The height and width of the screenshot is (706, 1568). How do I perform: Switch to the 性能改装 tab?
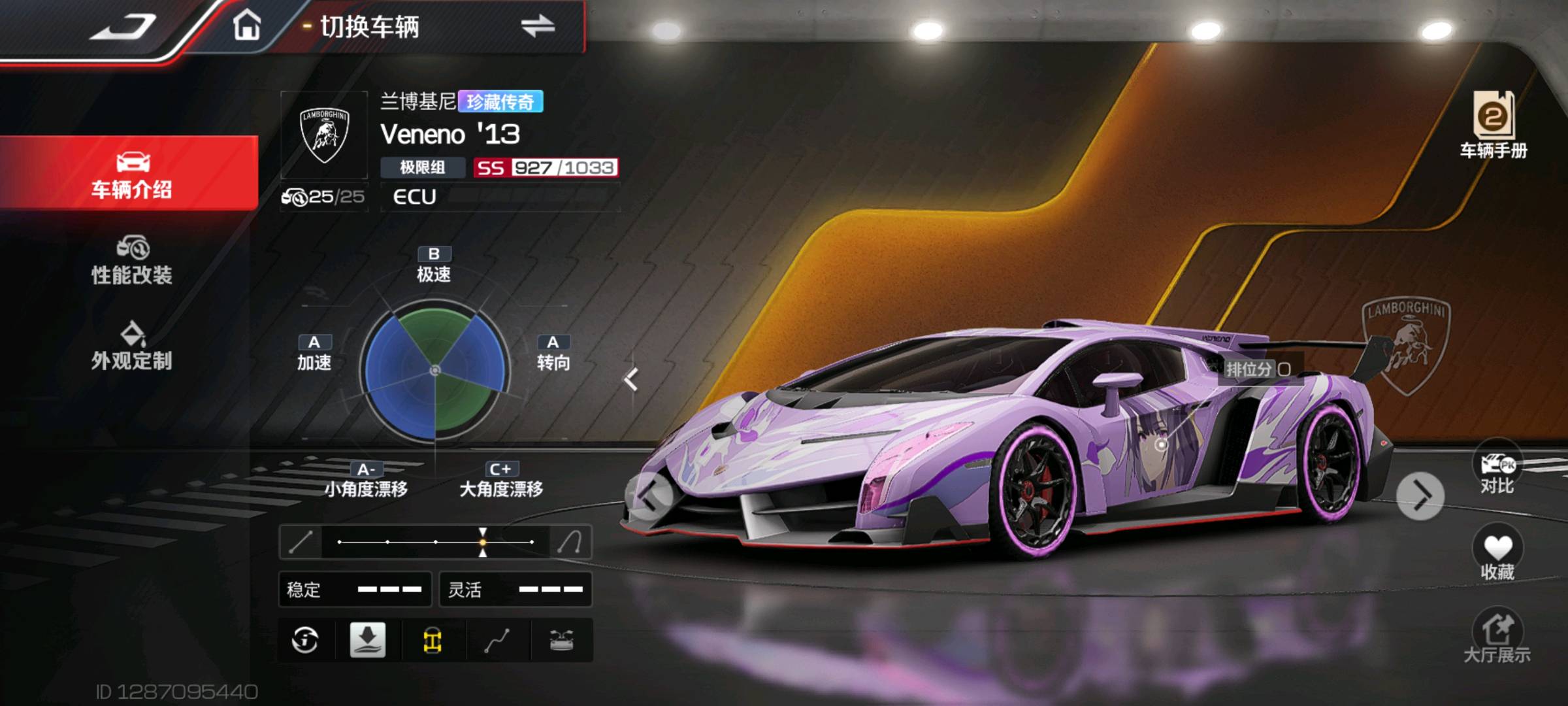[x=131, y=261]
